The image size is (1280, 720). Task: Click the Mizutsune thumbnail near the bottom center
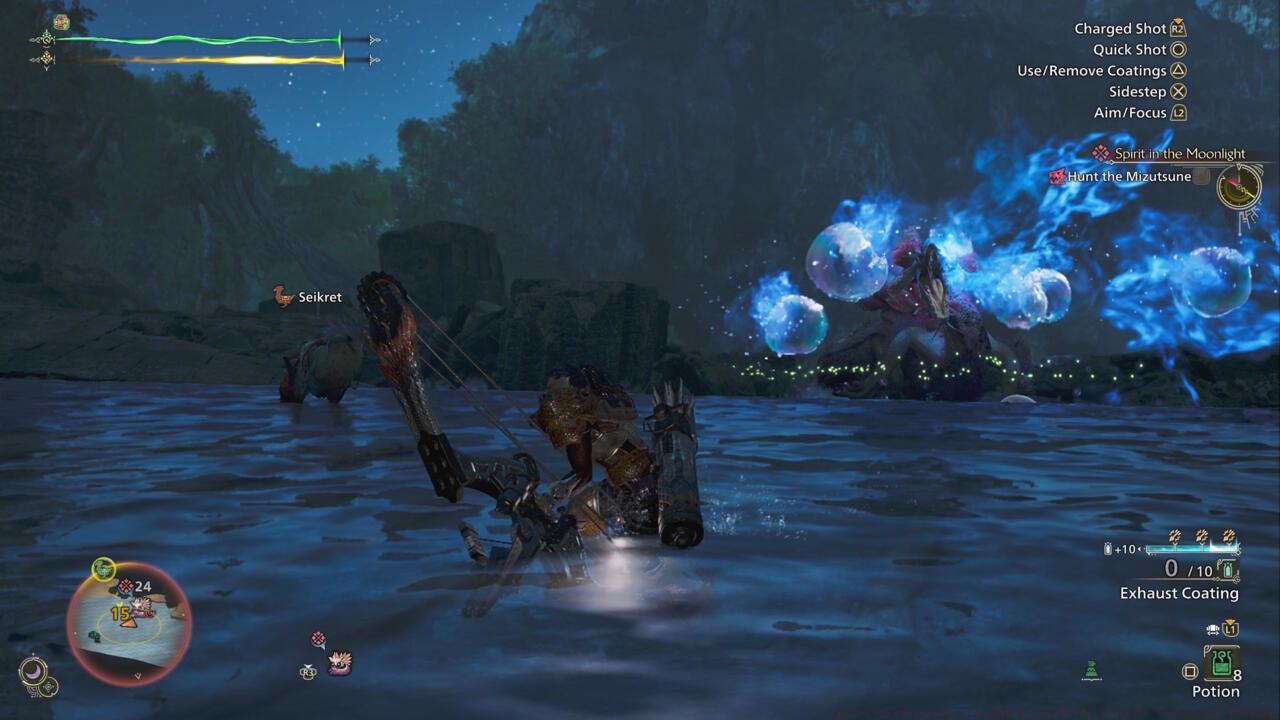click(340, 663)
